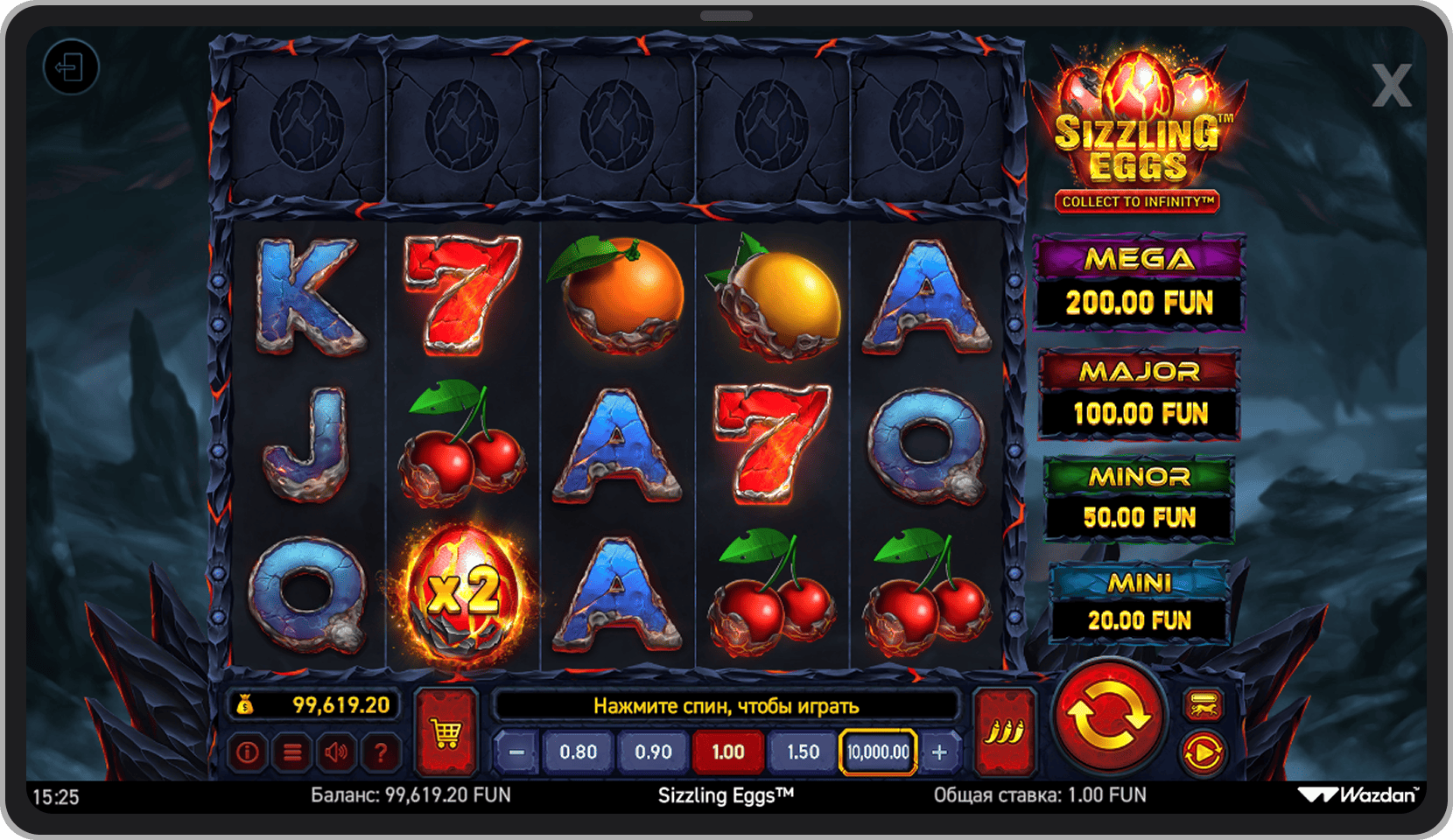1453x840 pixels.
Task: Toggle the speed mode horse icon
Action: tap(1204, 704)
